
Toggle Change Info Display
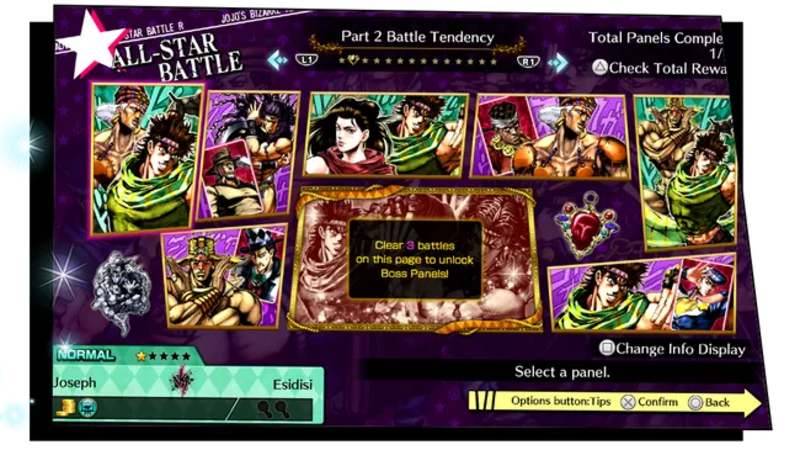click(672, 349)
